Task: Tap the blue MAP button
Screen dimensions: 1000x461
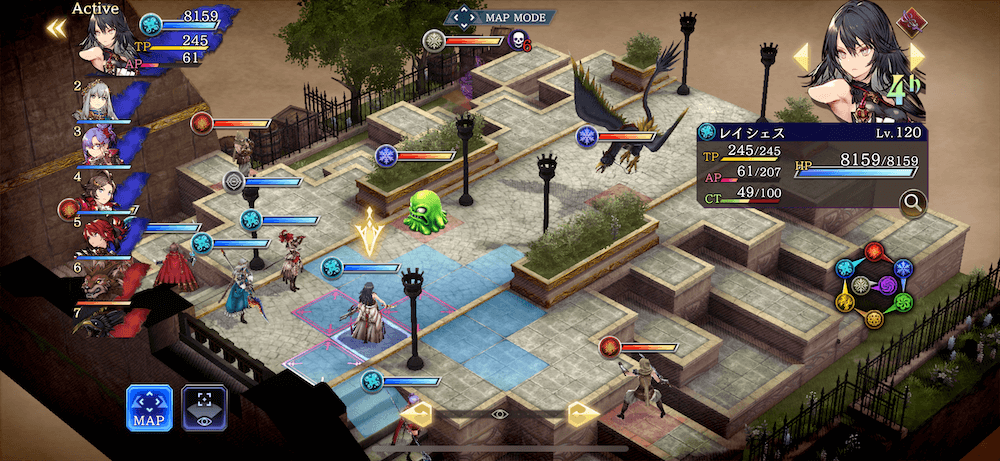Action: pos(149,407)
